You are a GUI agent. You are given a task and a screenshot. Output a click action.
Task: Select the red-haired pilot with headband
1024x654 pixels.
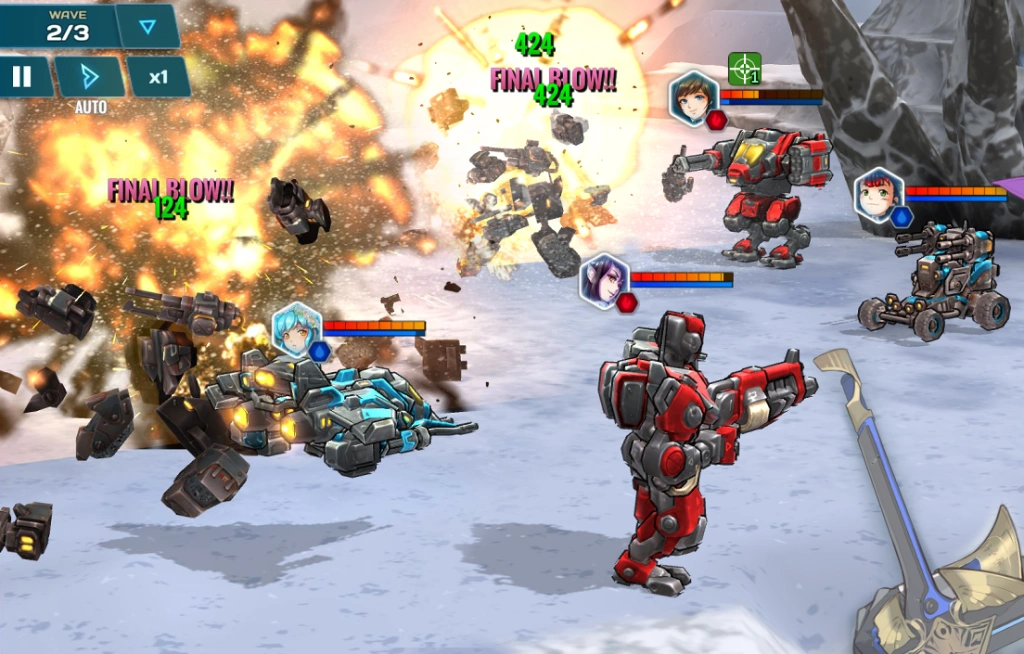pyautogui.click(x=879, y=194)
